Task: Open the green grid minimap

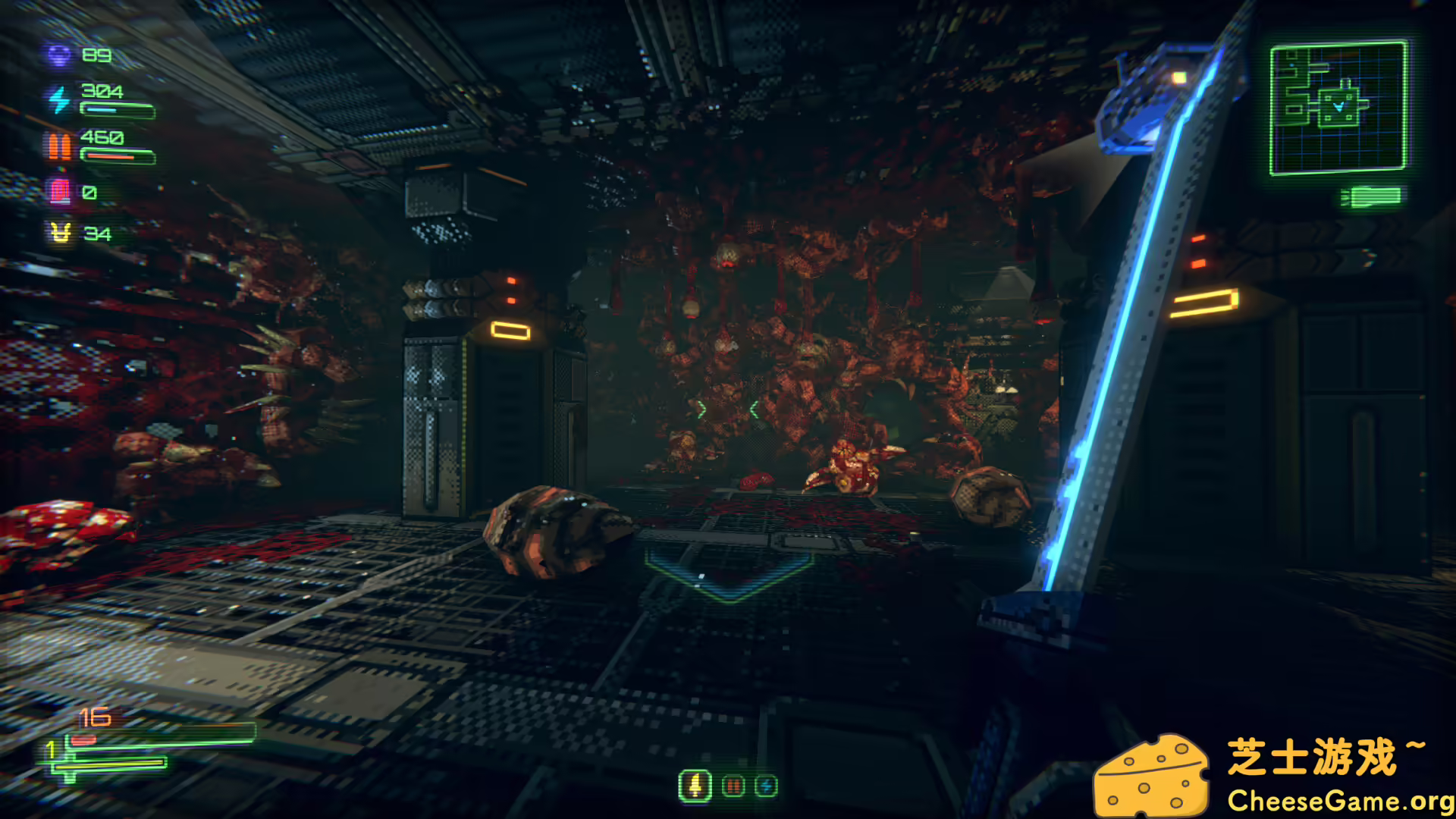Action: tap(1338, 107)
